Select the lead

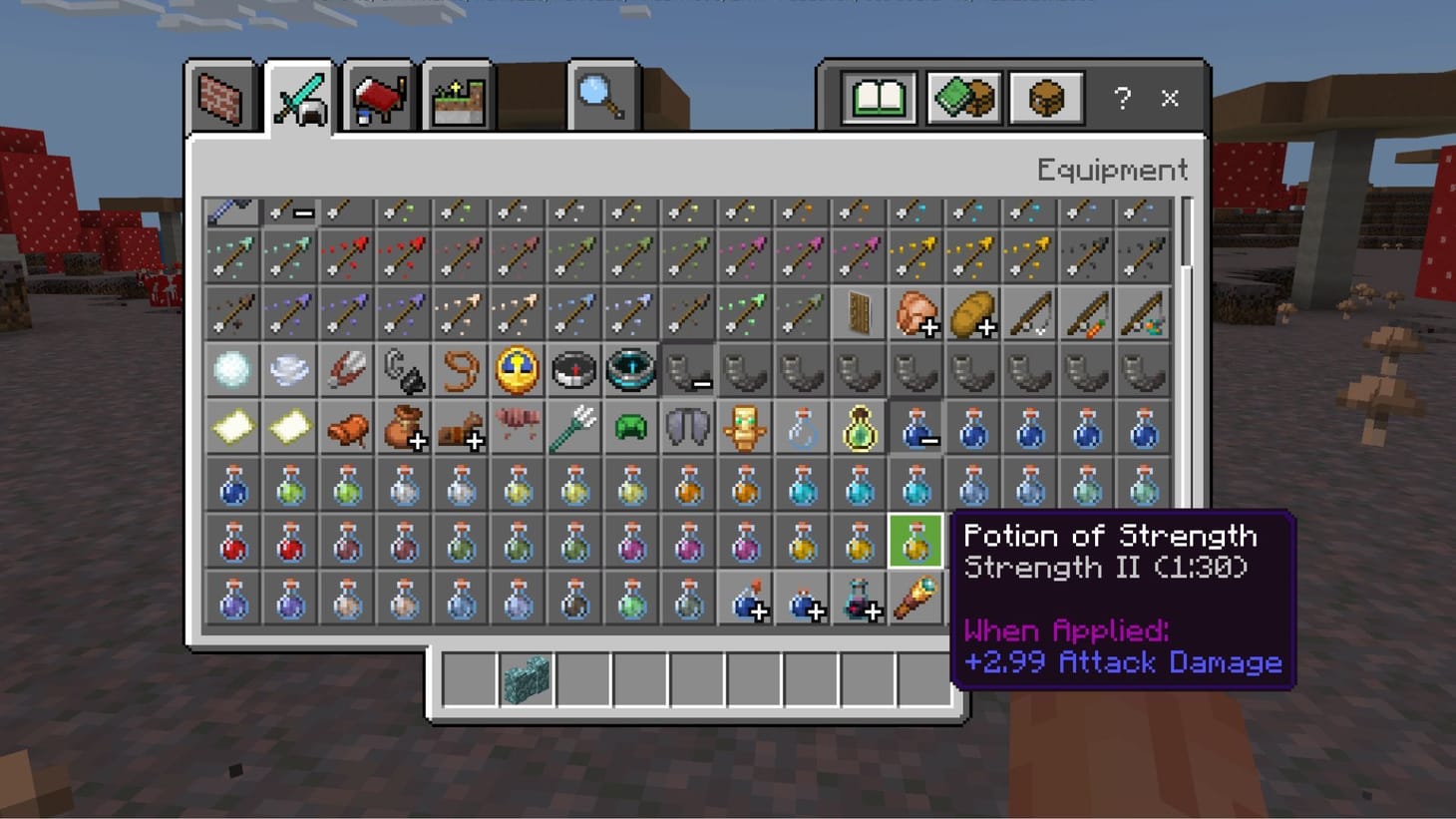[x=460, y=369]
